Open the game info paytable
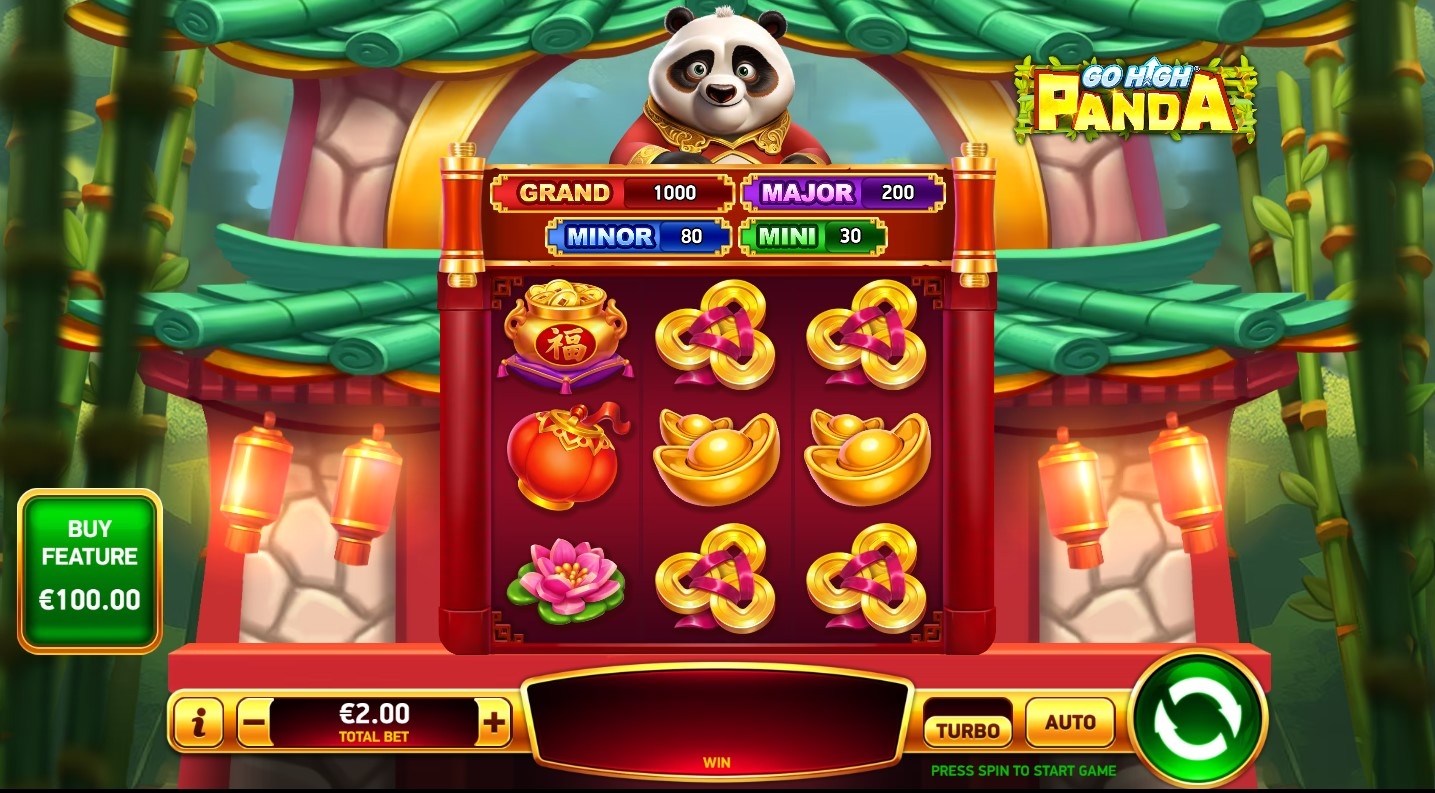 198,722
